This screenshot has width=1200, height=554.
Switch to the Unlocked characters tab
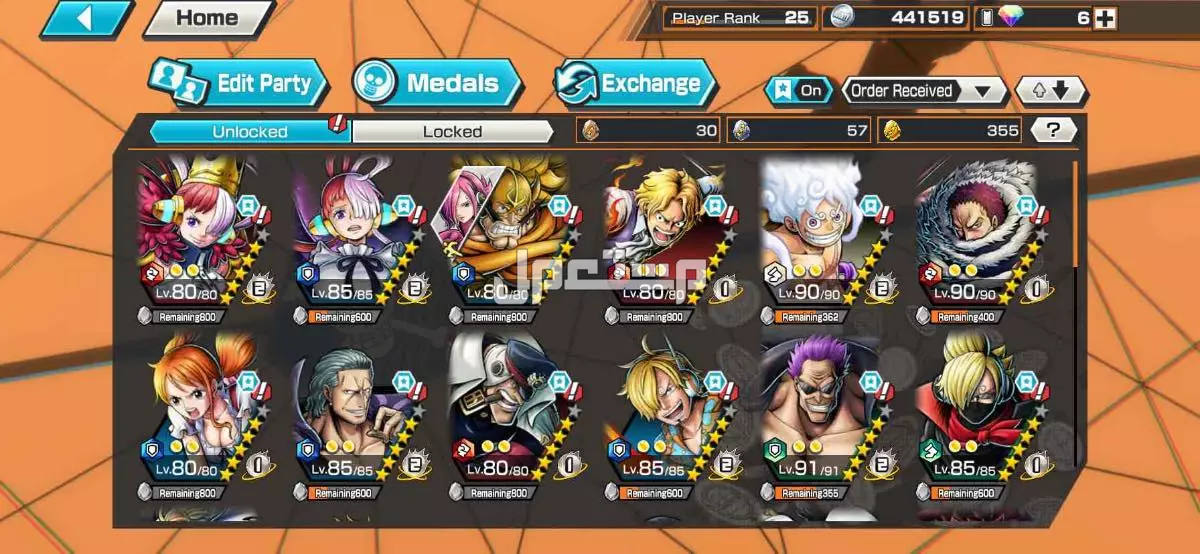coord(250,131)
